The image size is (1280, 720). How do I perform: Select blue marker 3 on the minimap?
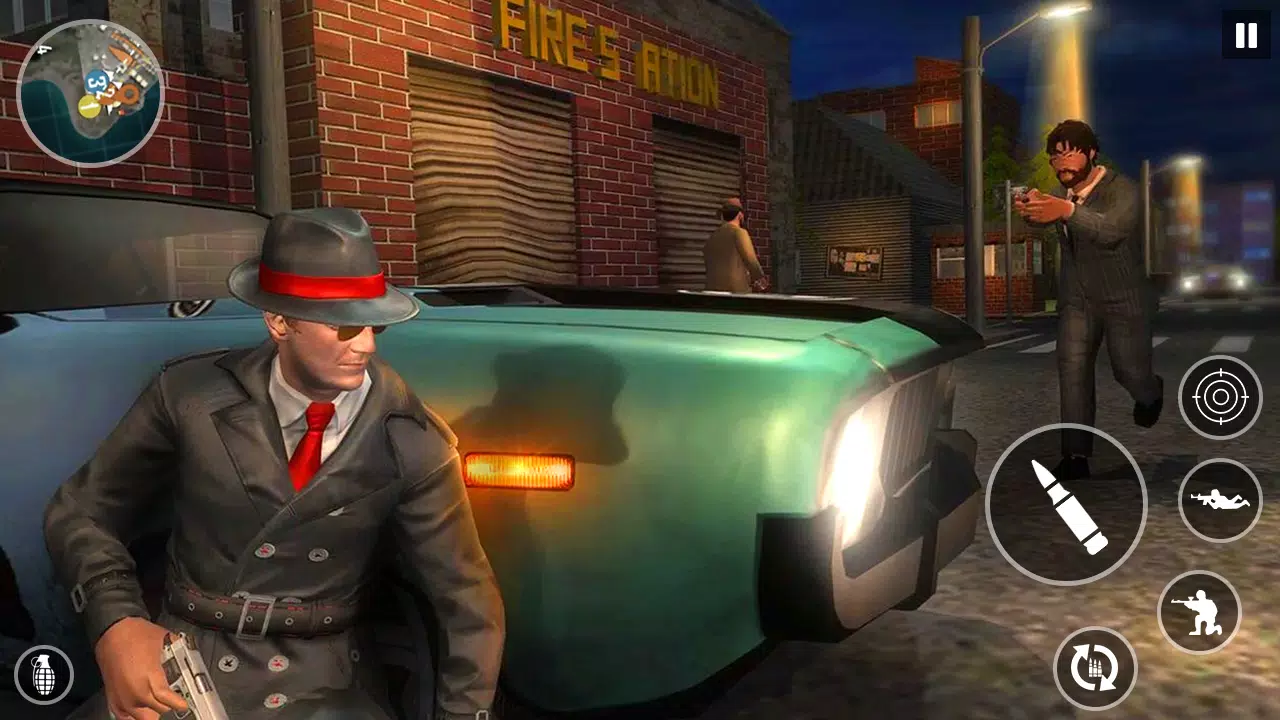(97, 82)
